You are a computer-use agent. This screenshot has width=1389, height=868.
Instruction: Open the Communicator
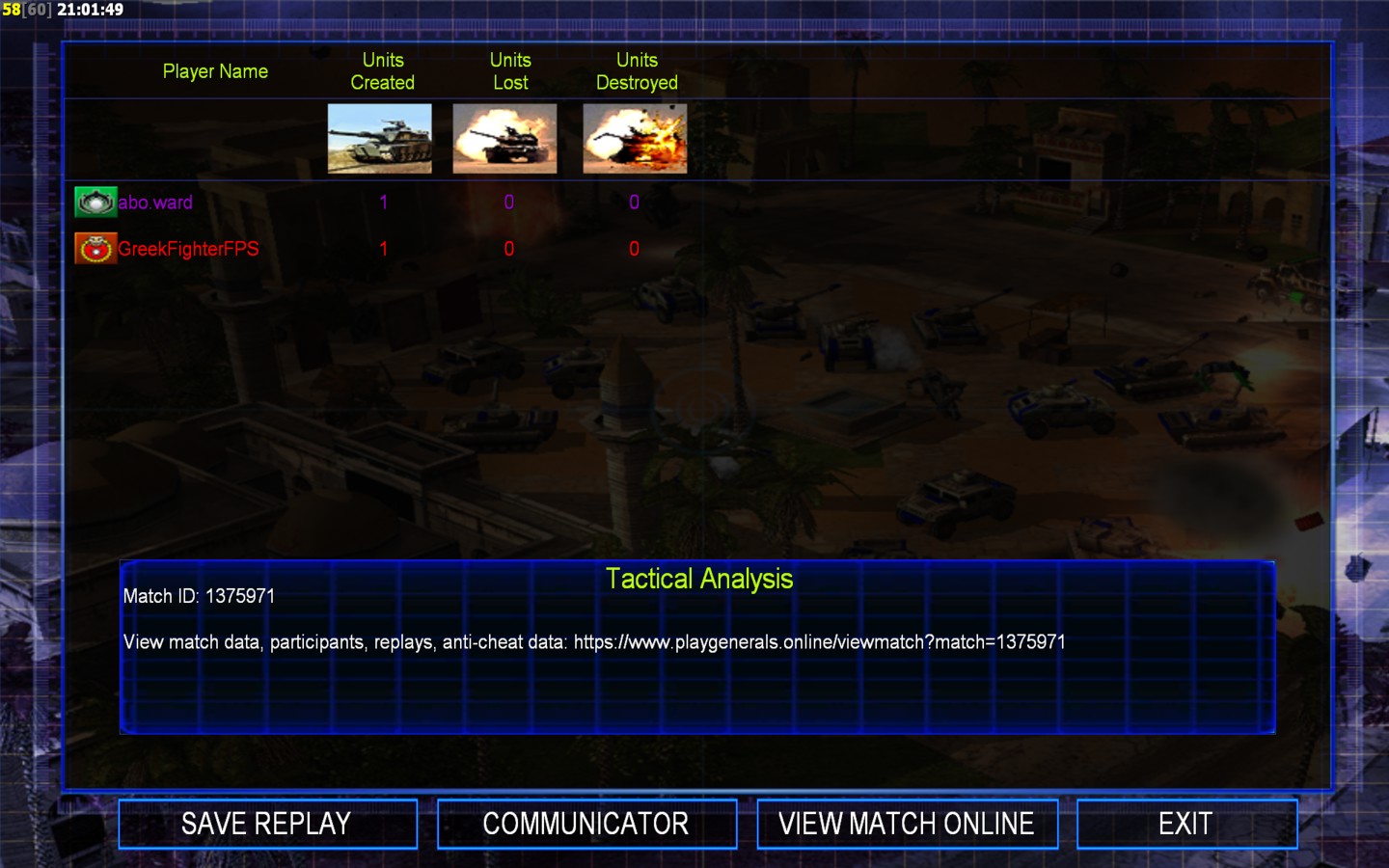[586, 824]
